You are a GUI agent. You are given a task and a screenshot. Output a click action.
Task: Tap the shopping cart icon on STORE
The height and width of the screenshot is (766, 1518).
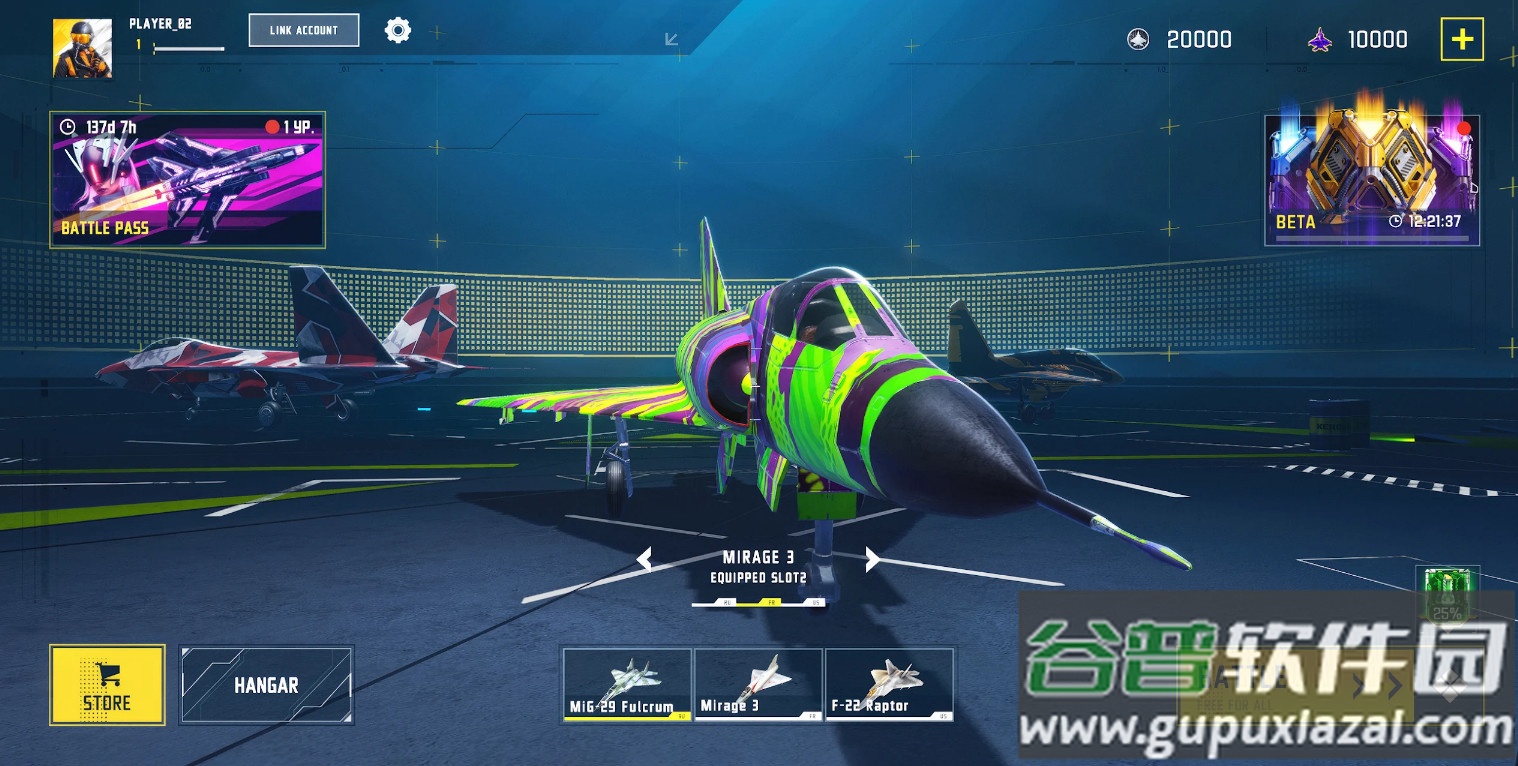tap(107, 674)
